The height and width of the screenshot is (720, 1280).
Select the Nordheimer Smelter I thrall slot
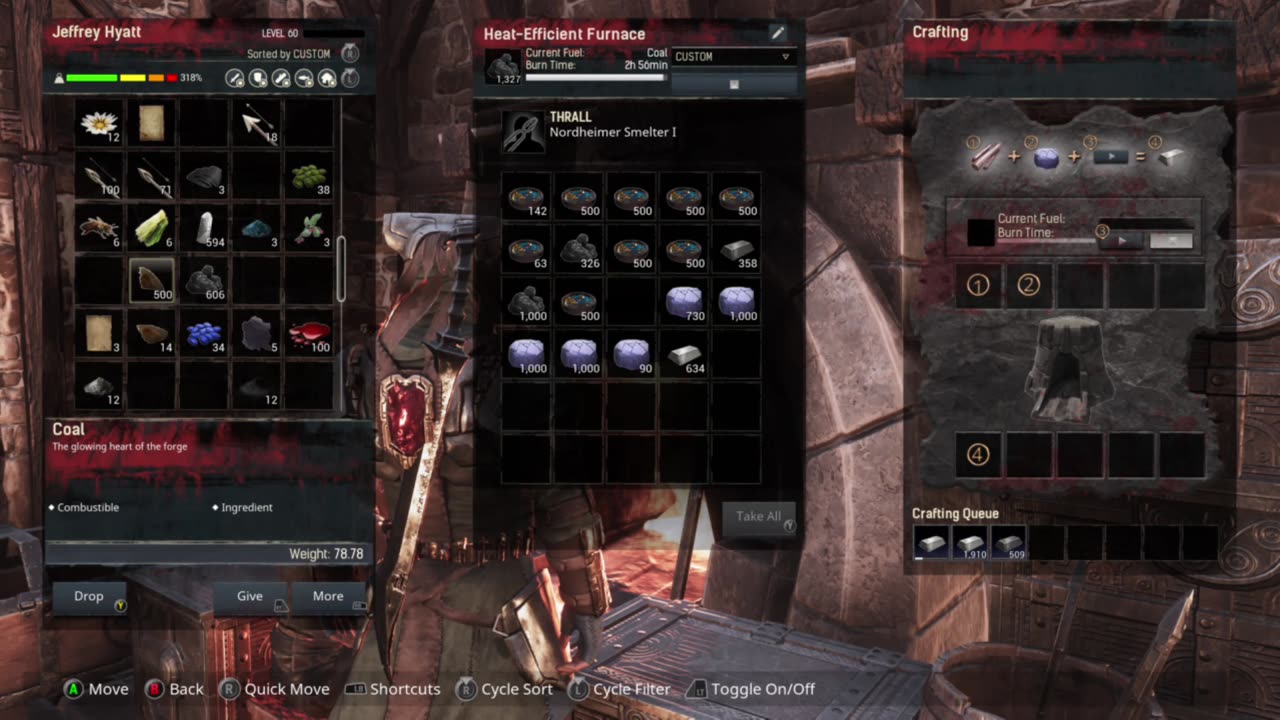click(524, 131)
